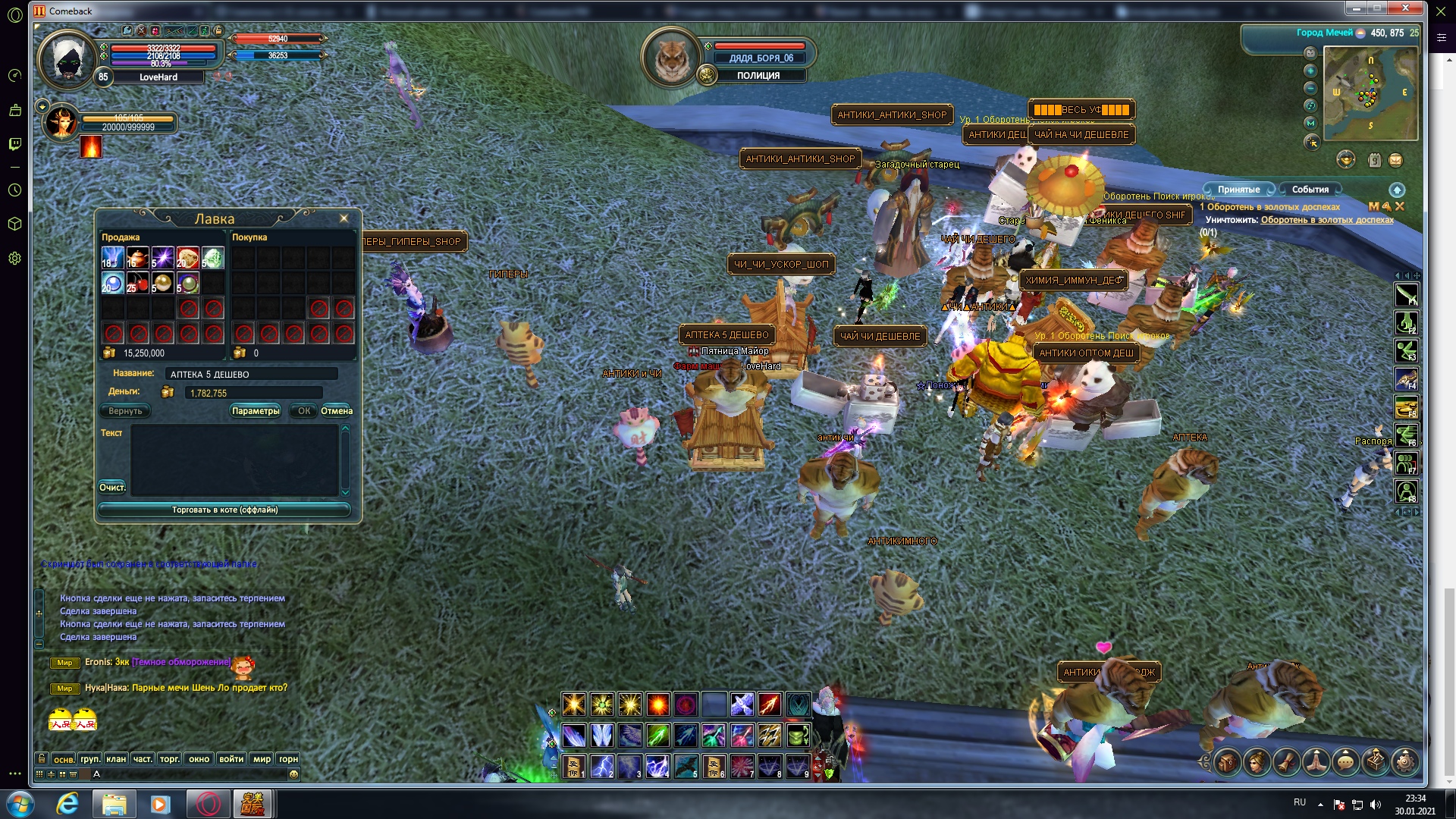Open the chat emoticon smiley picker
This screenshot has height=819, width=1456.
click(293, 774)
